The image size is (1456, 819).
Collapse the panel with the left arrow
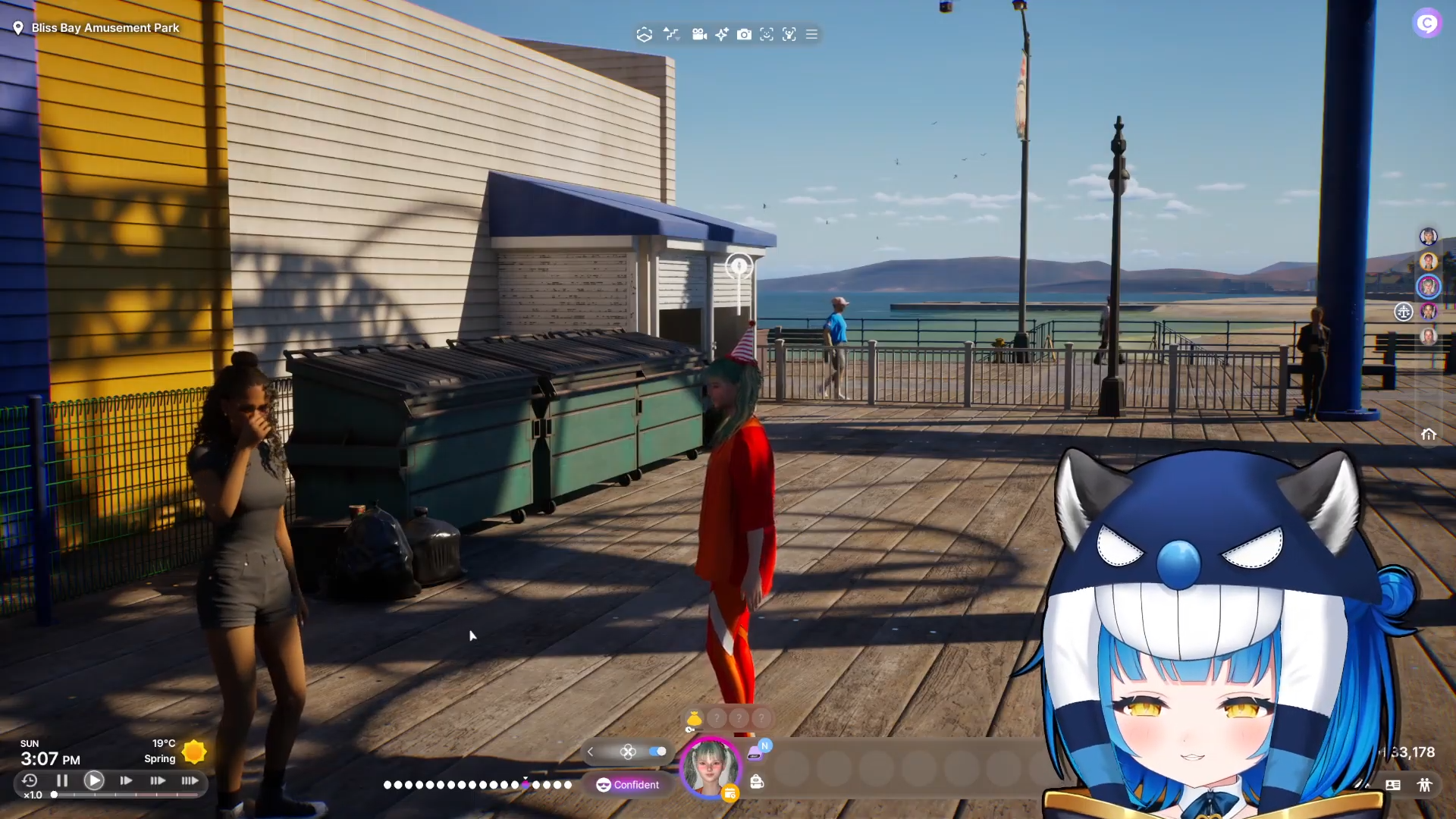coord(591,752)
